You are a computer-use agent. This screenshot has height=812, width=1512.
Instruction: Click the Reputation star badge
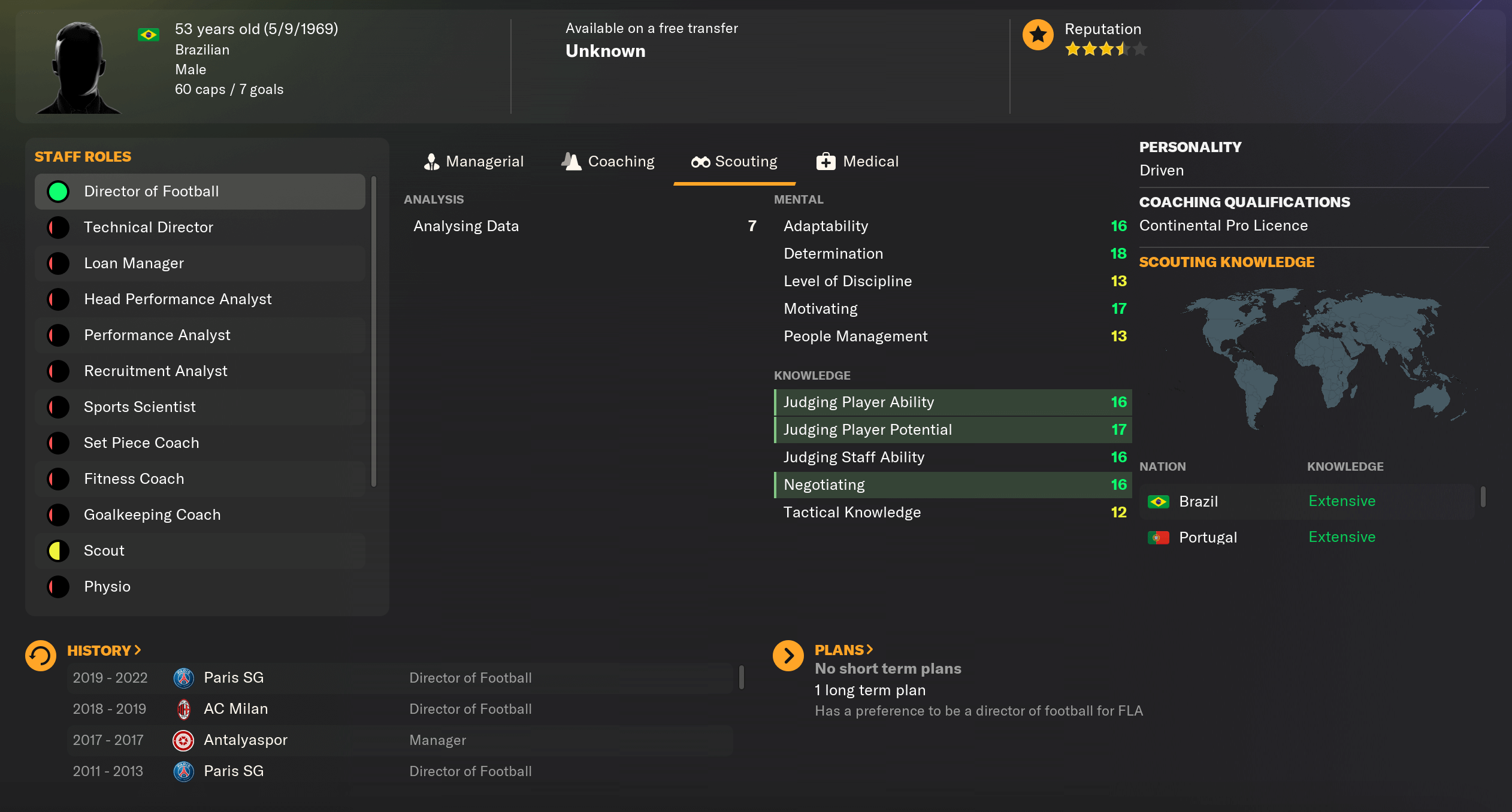point(1038,35)
